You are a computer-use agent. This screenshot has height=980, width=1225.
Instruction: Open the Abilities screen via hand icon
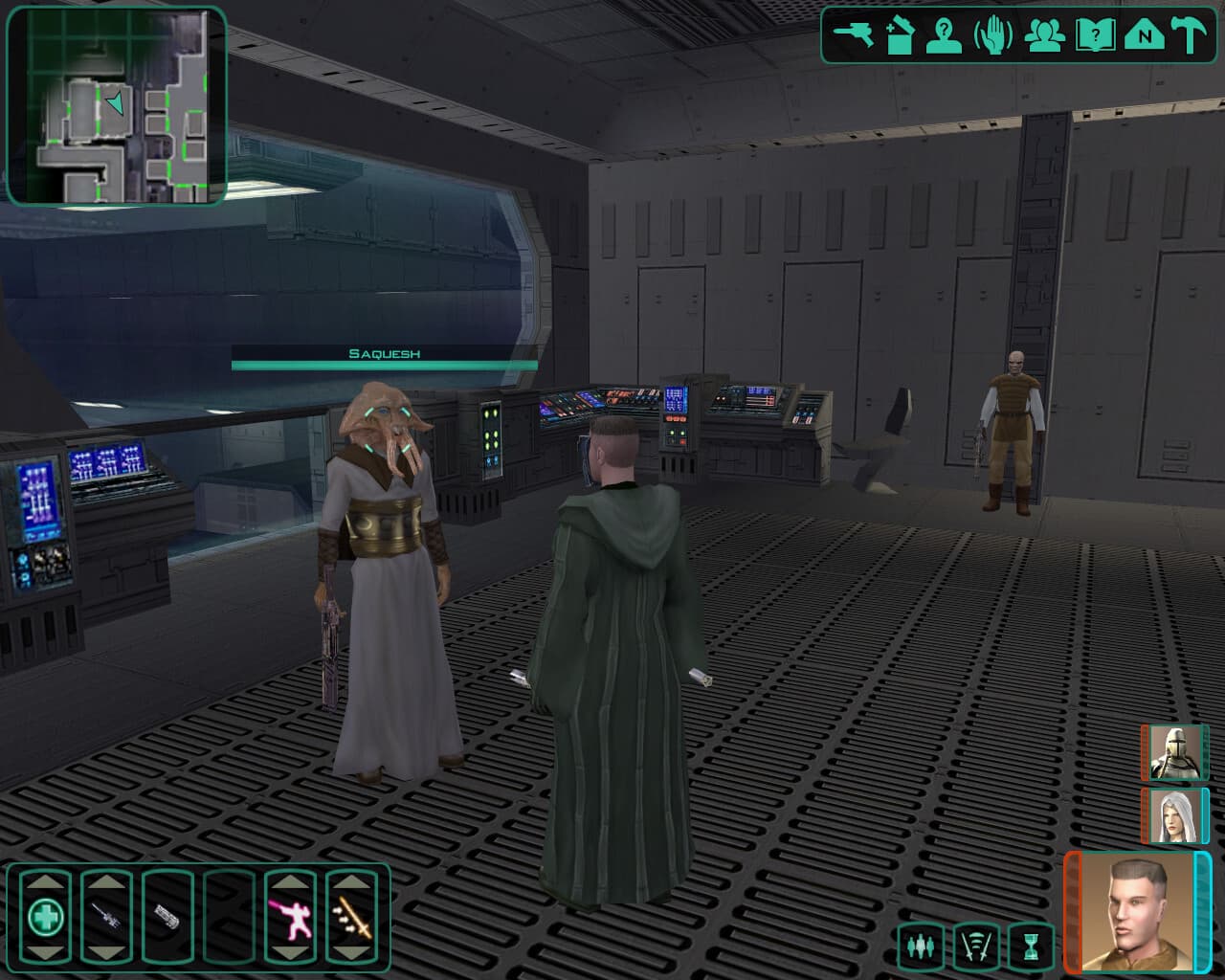click(x=992, y=34)
